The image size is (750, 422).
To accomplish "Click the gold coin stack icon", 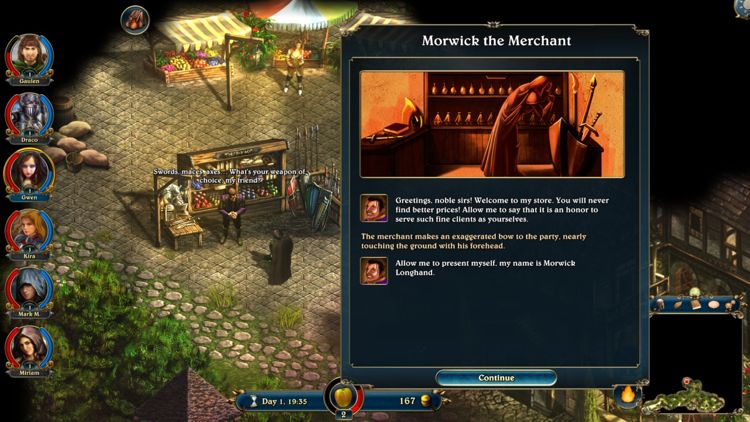I will click(426, 401).
